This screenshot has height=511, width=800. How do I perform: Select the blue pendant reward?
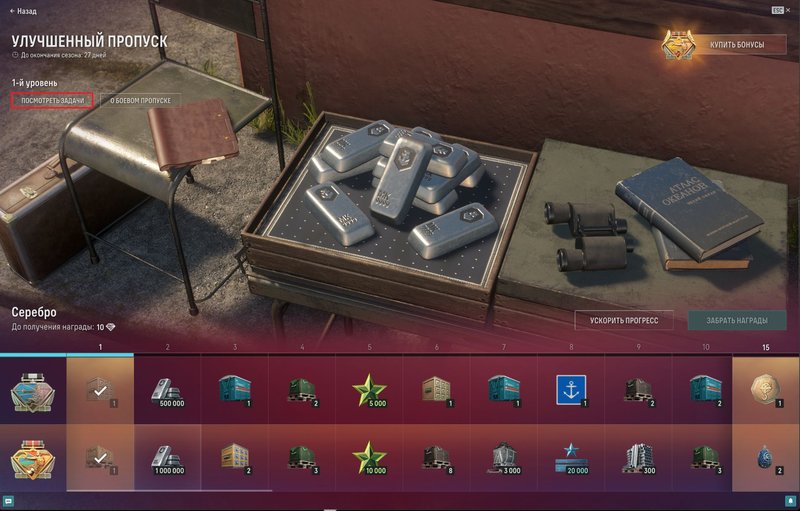point(766,458)
